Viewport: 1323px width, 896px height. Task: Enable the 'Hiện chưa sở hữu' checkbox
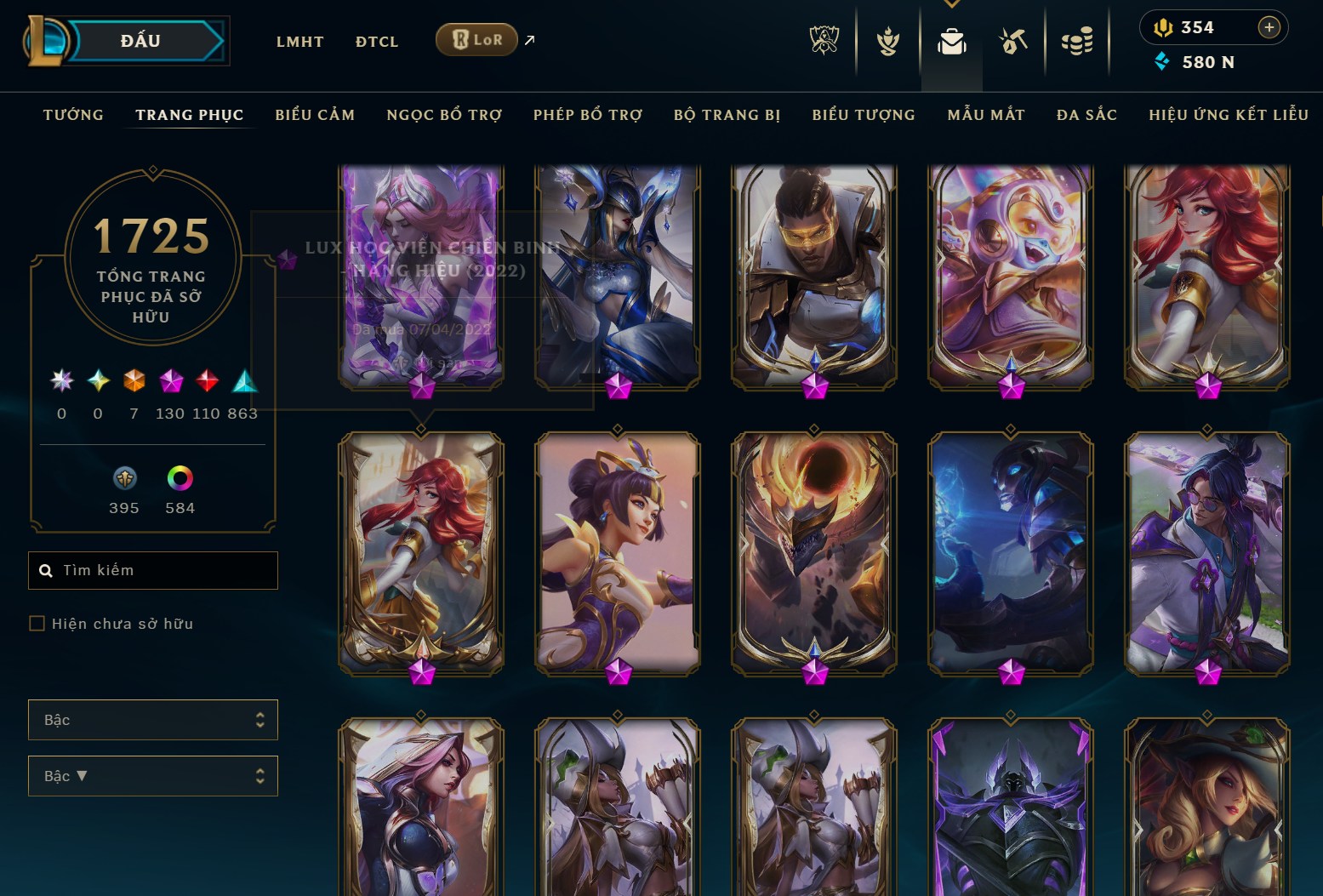(37, 624)
